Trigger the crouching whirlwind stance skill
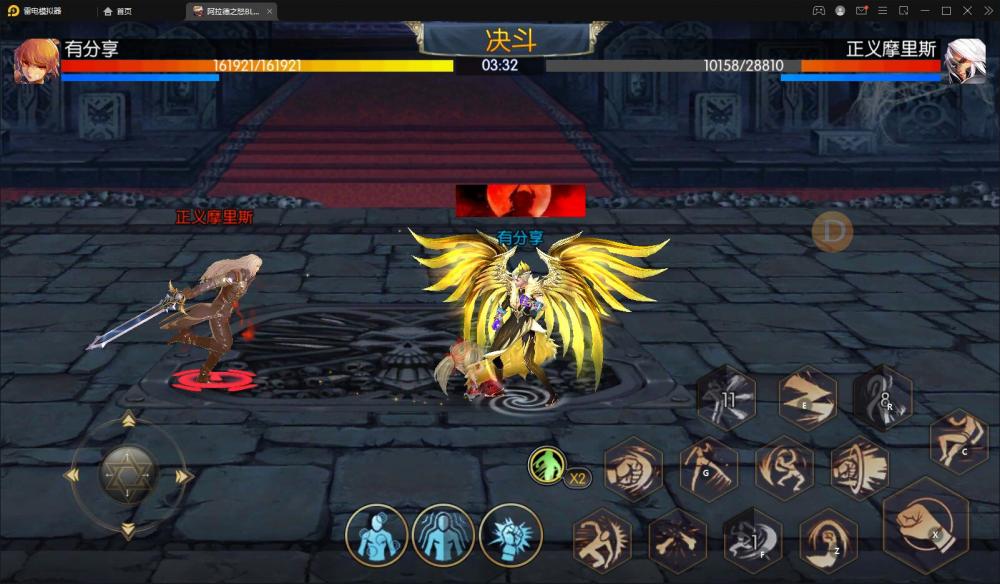This screenshot has width=1000, height=584. pyautogui.click(x=783, y=467)
